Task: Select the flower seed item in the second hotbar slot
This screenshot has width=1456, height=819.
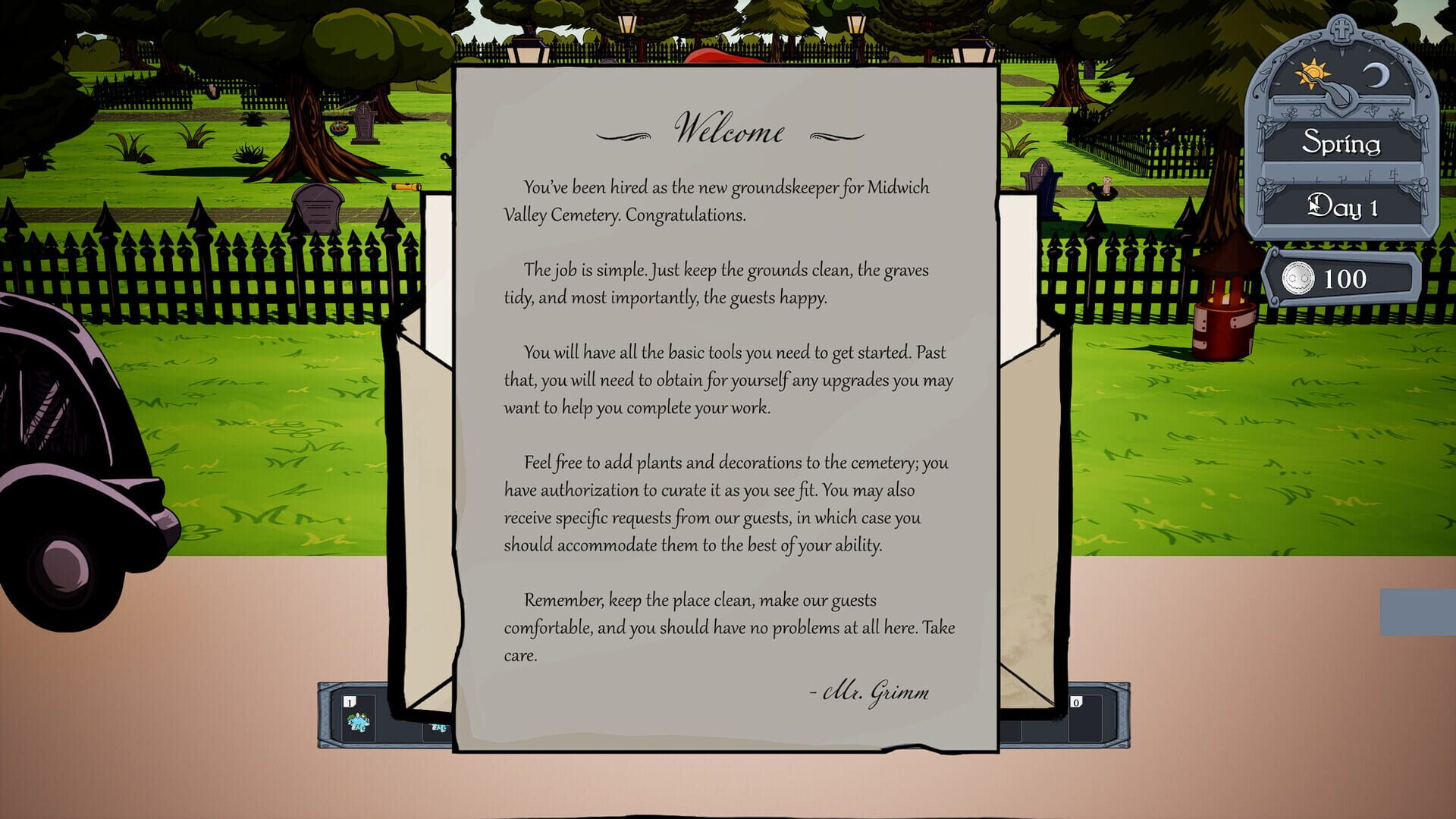Action: [440, 726]
